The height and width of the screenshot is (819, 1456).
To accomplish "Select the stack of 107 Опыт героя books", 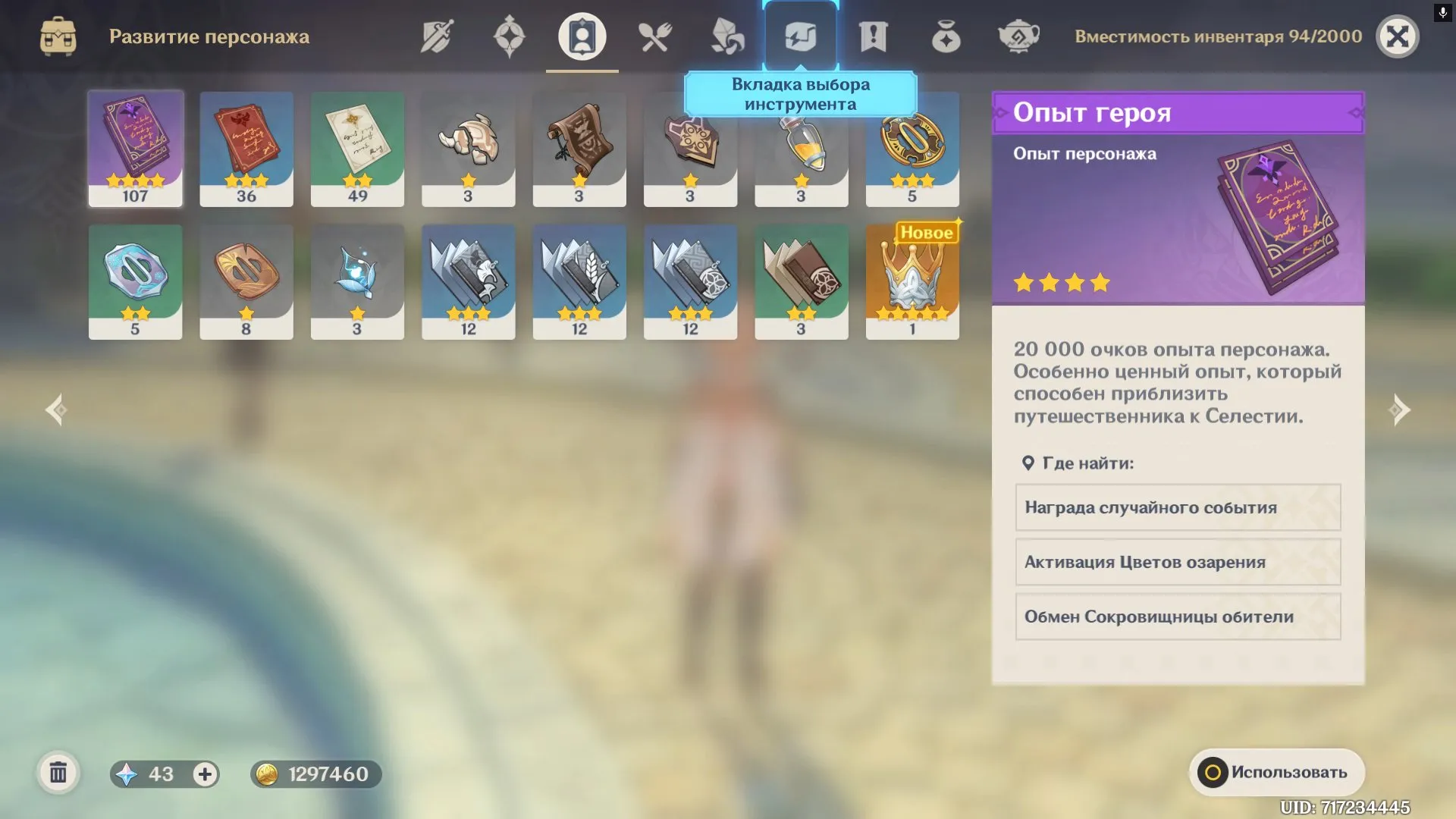I will [135, 148].
